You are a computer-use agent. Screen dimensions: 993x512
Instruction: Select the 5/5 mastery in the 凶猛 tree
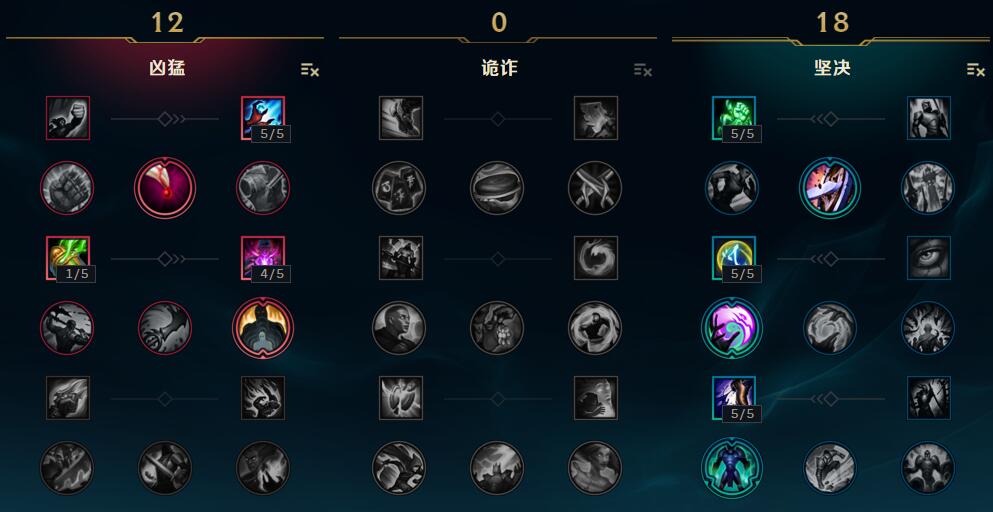(x=263, y=118)
